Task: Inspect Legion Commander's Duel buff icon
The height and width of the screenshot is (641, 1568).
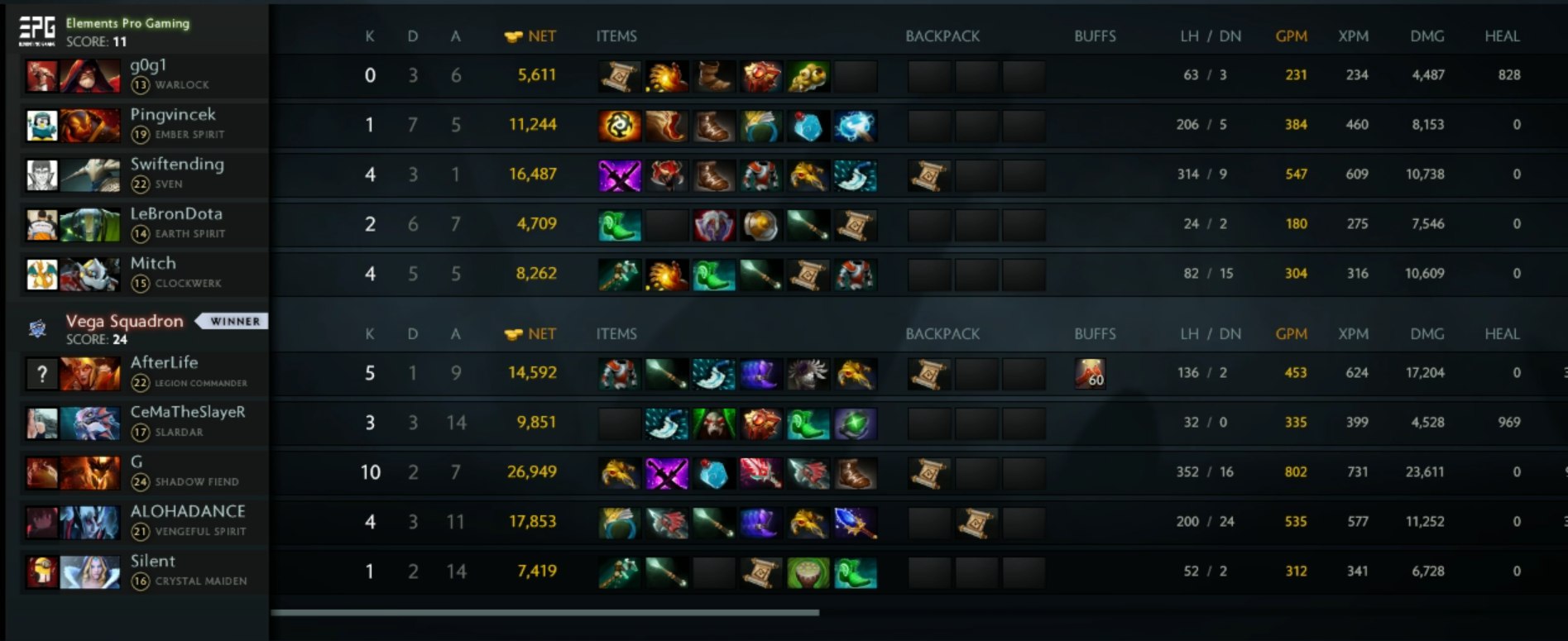Action: pyautogui.click(x=1090, y=374)
